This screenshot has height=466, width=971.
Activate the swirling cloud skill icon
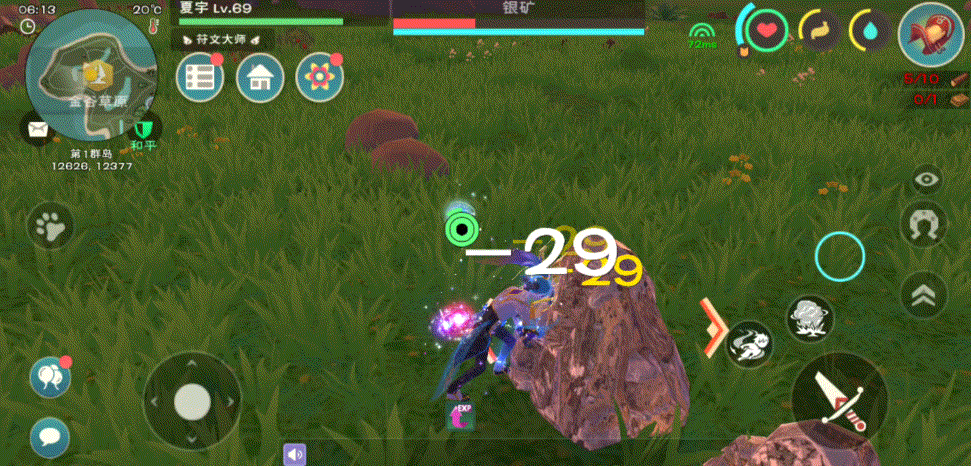[x=809, y=318]
